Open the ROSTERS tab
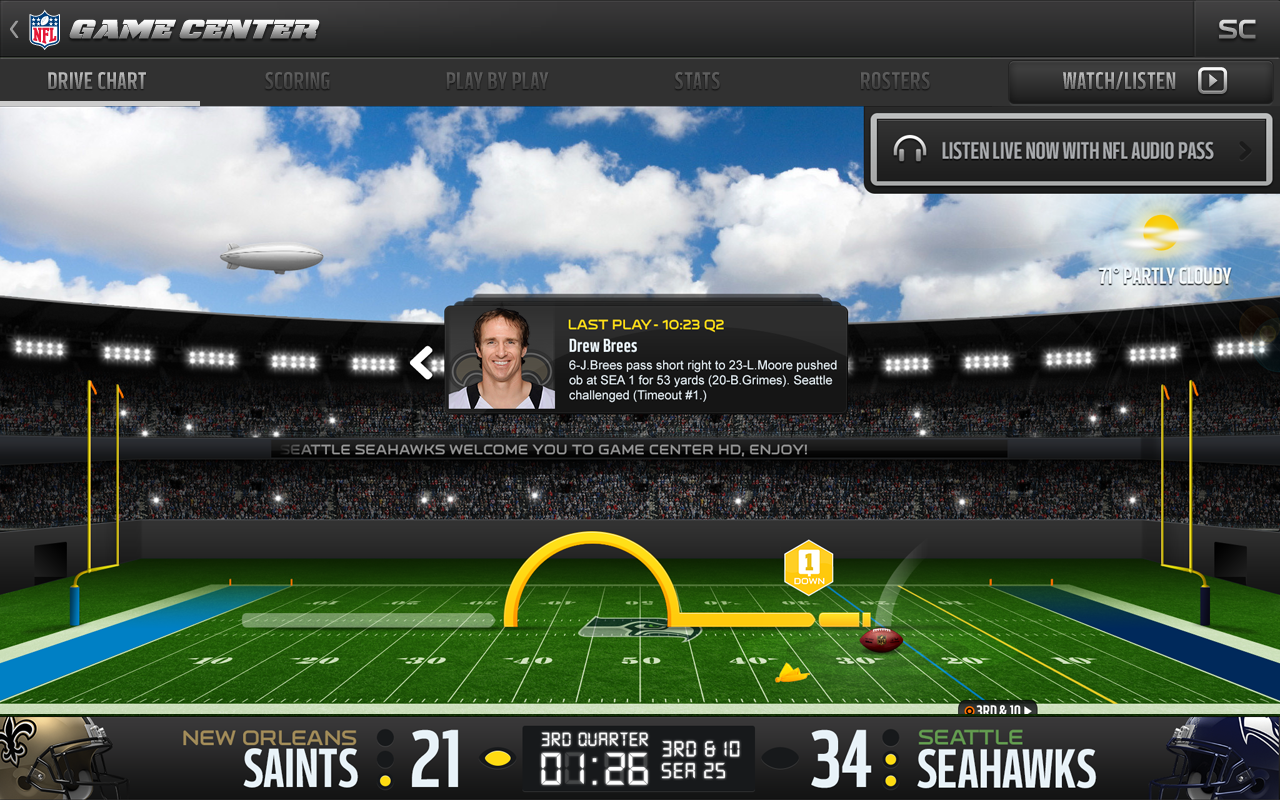1280x800 pixels. tap(895, 81)
